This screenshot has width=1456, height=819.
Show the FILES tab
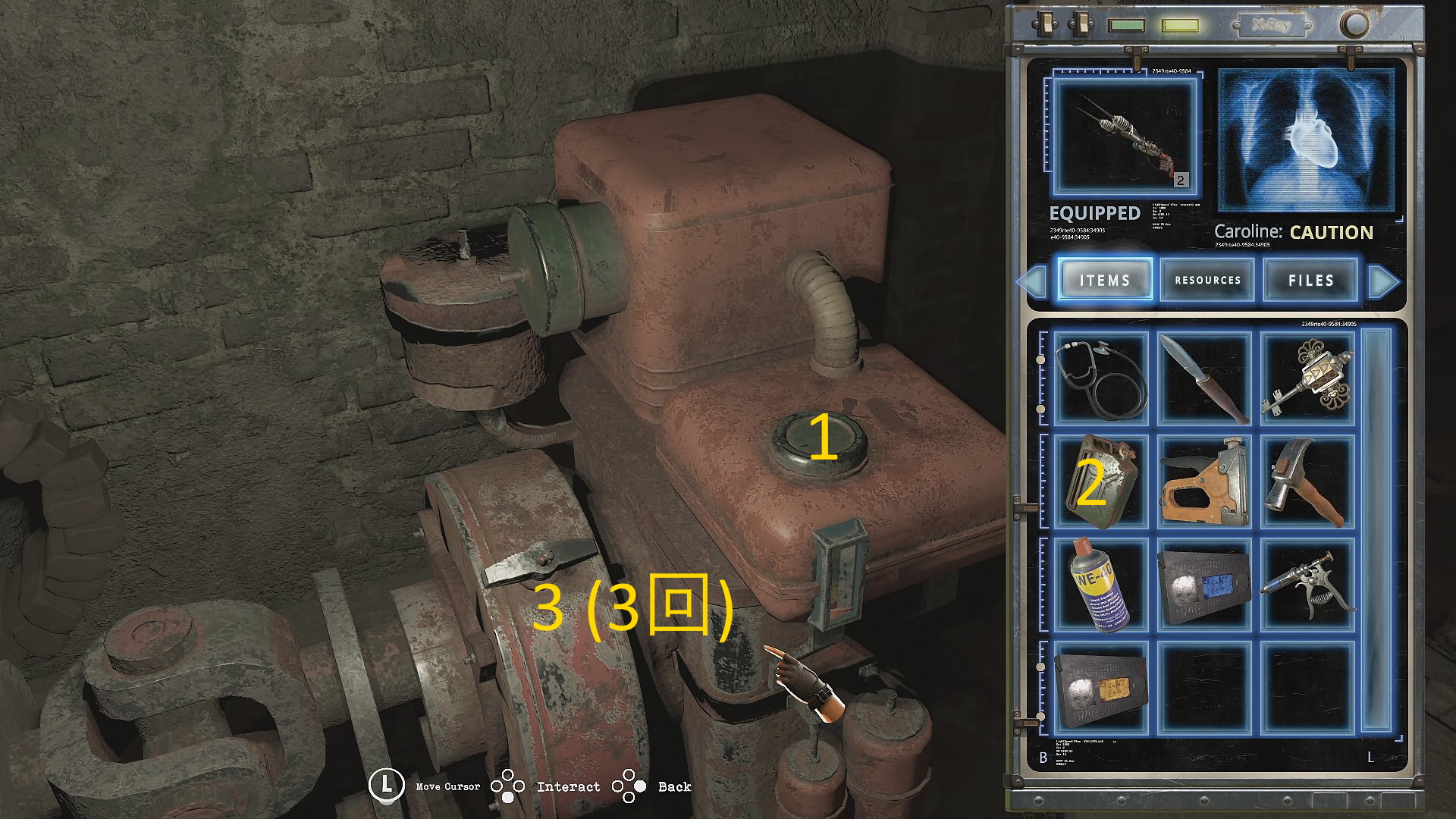coord(1310,280)
